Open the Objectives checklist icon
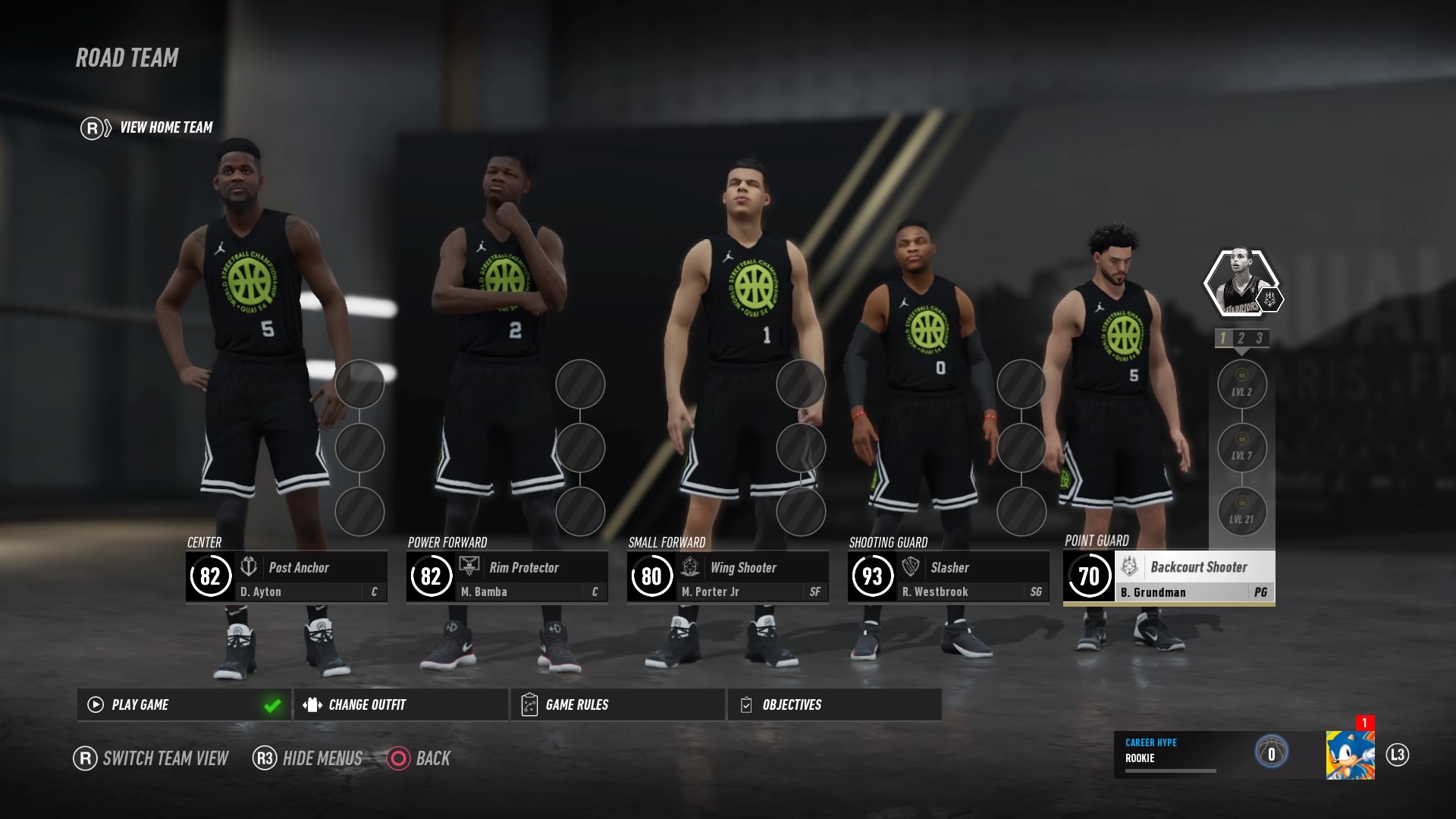The height and width of the screenshot is (819, 1456). click(x=745, y=704)
